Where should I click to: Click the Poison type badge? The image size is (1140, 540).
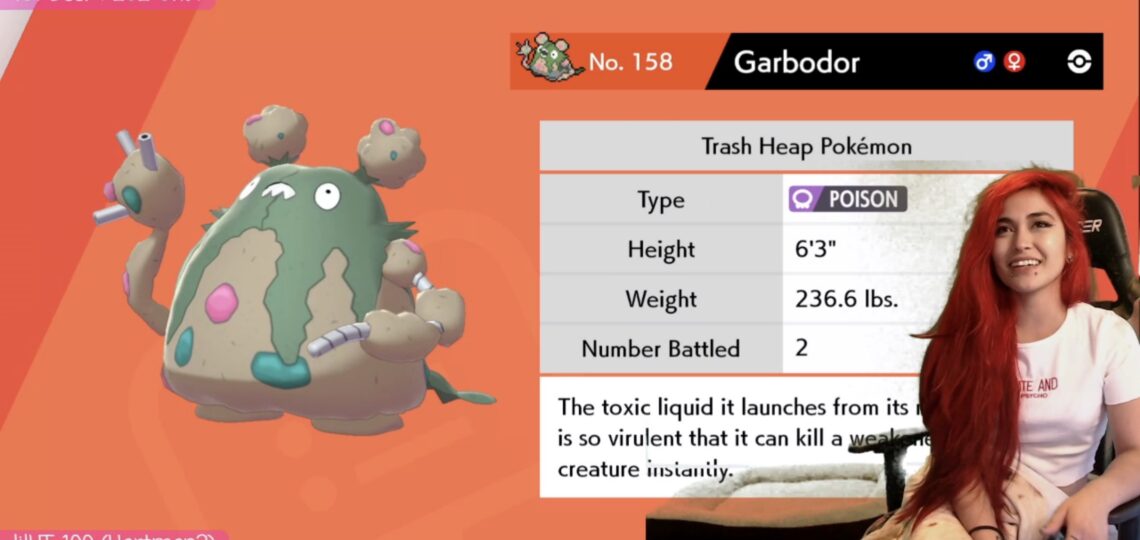(x=847, y=199)
